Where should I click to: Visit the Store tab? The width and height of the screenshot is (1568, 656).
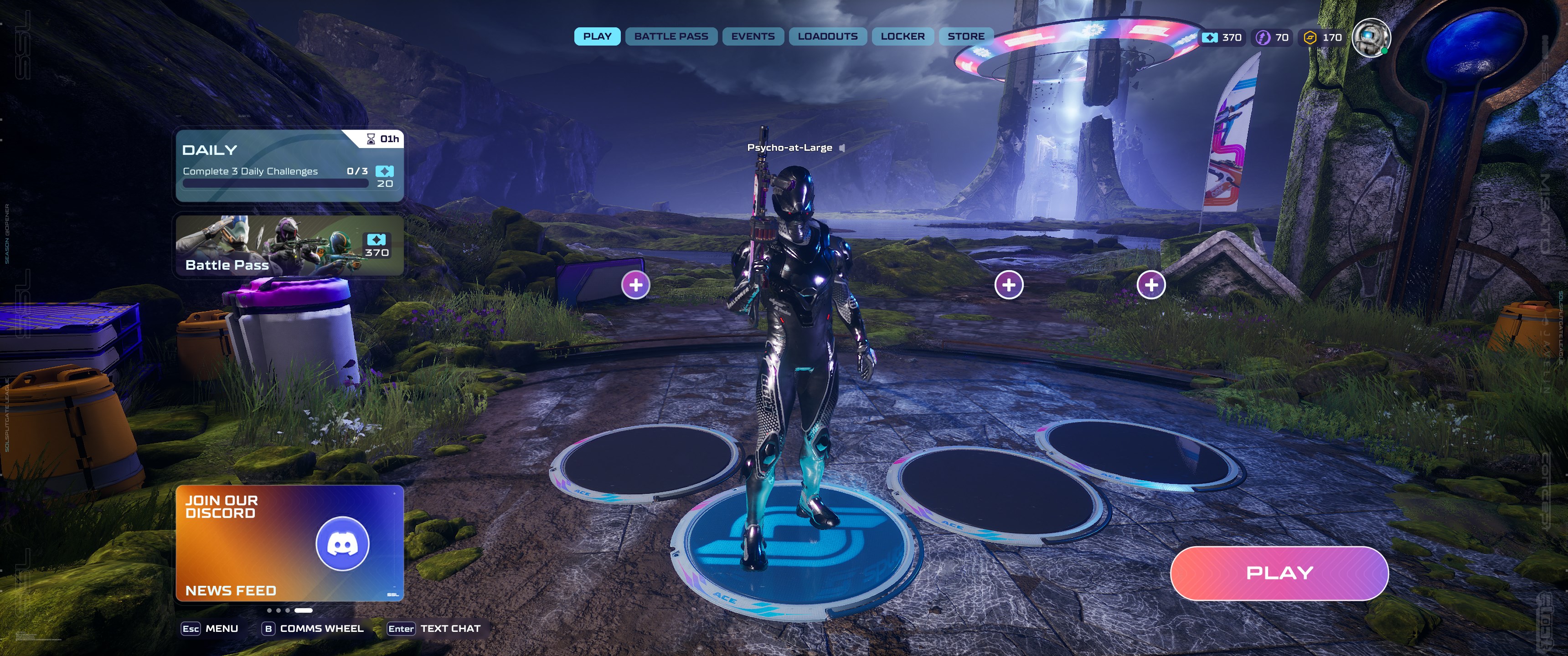[965, 36]
